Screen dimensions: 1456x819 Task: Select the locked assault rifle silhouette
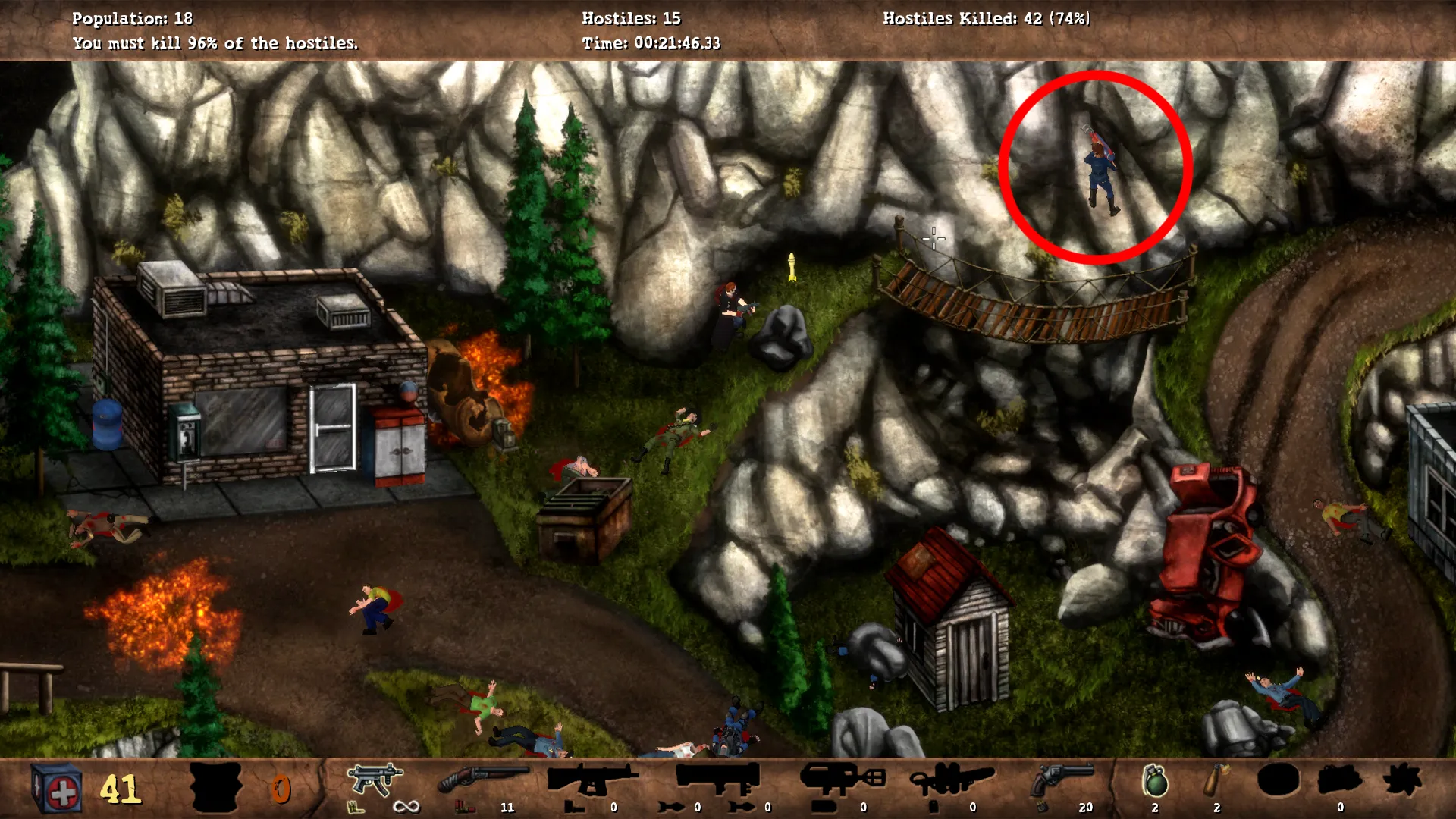[x=592, y=780]
